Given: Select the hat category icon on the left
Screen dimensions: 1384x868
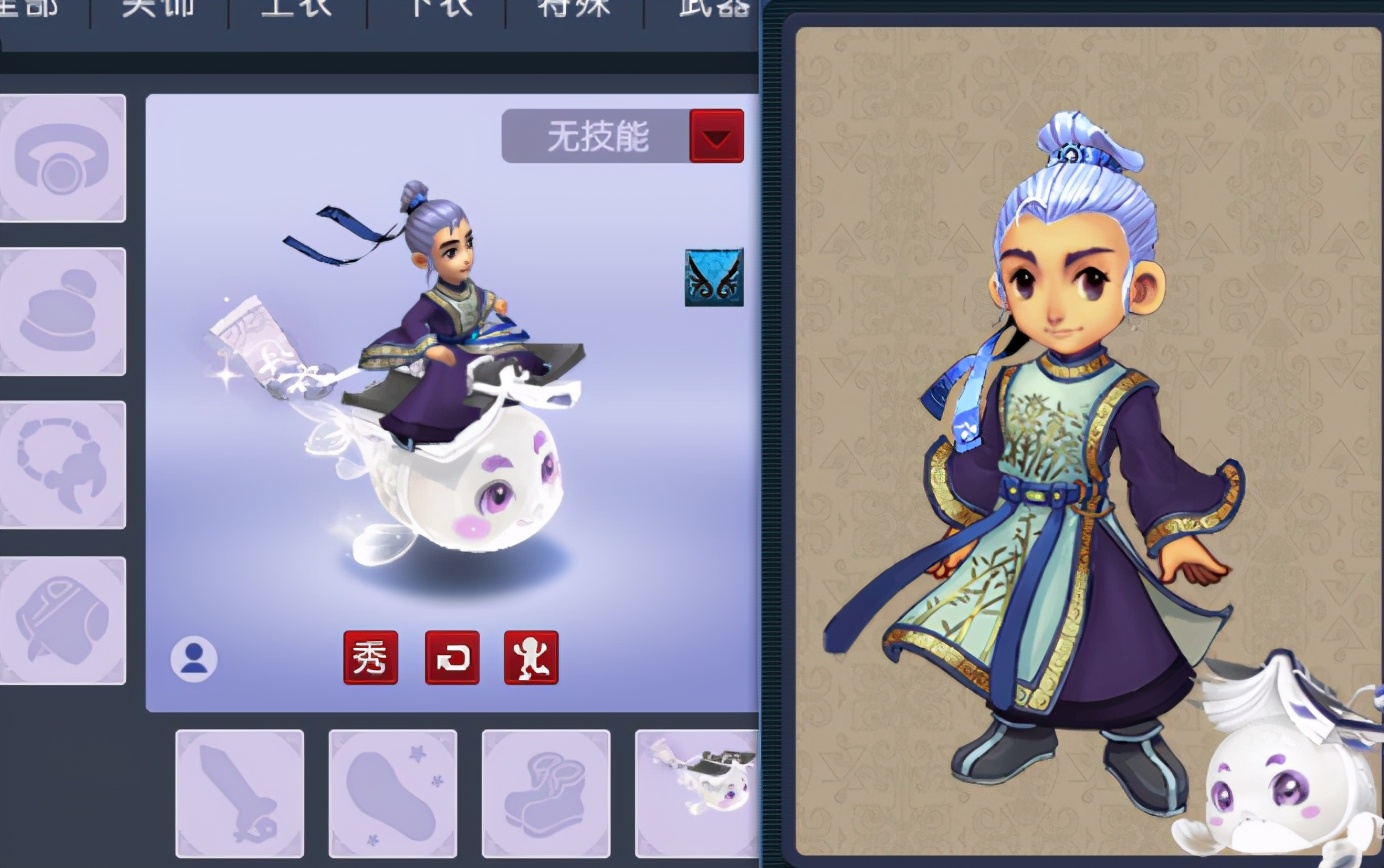Looking at the screenshot, I should pos(63,310).
